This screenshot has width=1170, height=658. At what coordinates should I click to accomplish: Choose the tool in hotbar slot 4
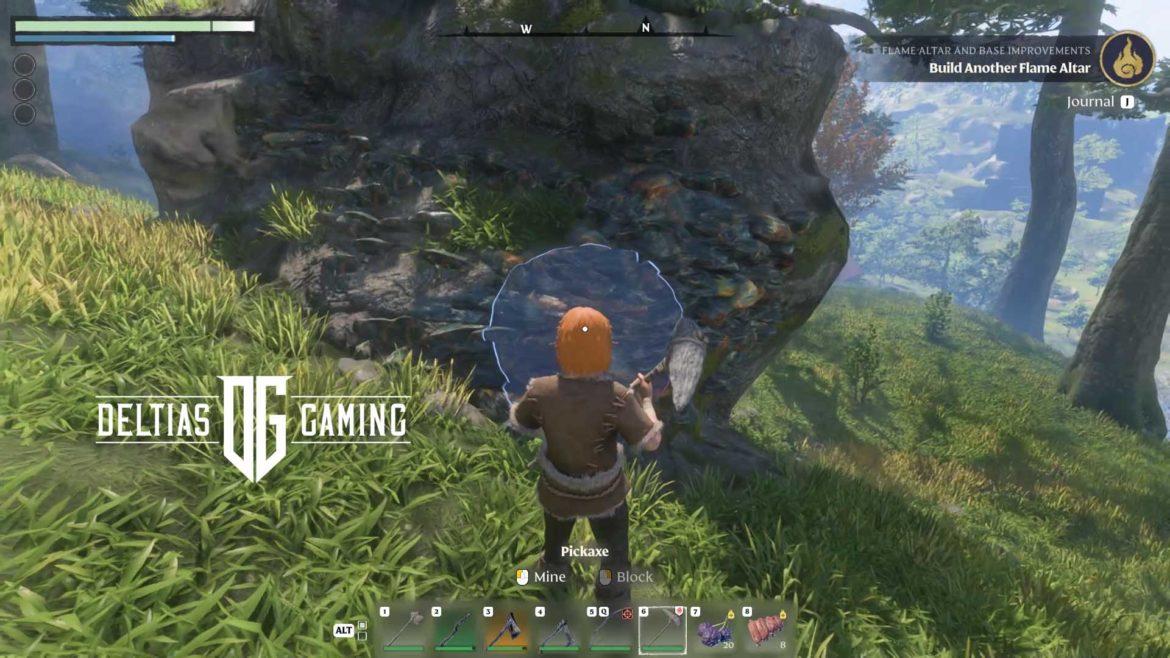(558, 630)
